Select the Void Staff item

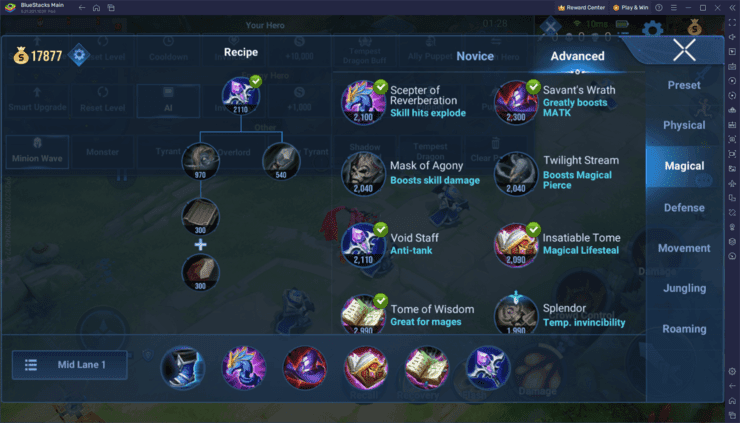click(x=364, y=244)
